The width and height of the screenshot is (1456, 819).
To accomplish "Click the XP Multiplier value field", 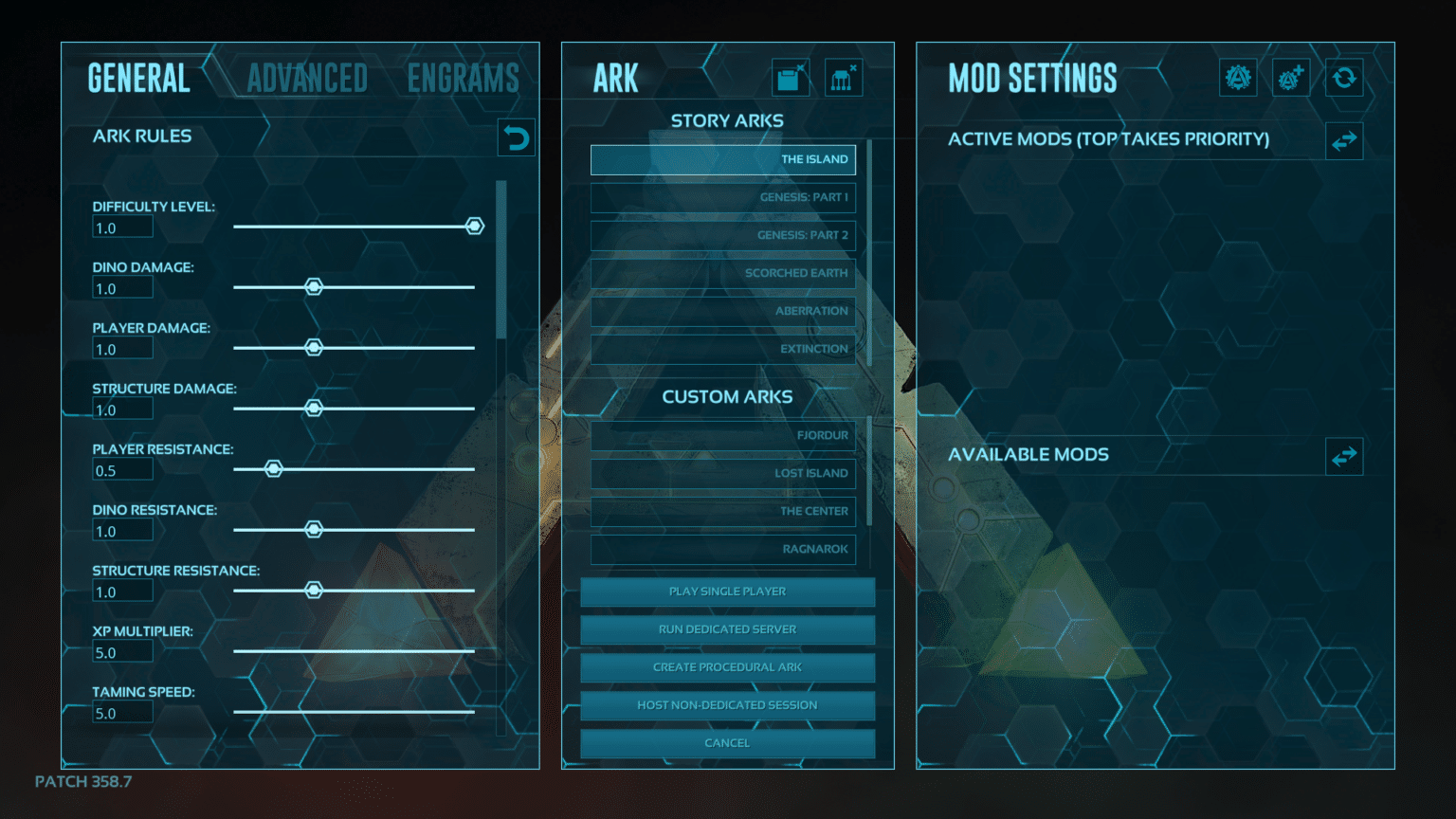I will [x=121, y=651].
